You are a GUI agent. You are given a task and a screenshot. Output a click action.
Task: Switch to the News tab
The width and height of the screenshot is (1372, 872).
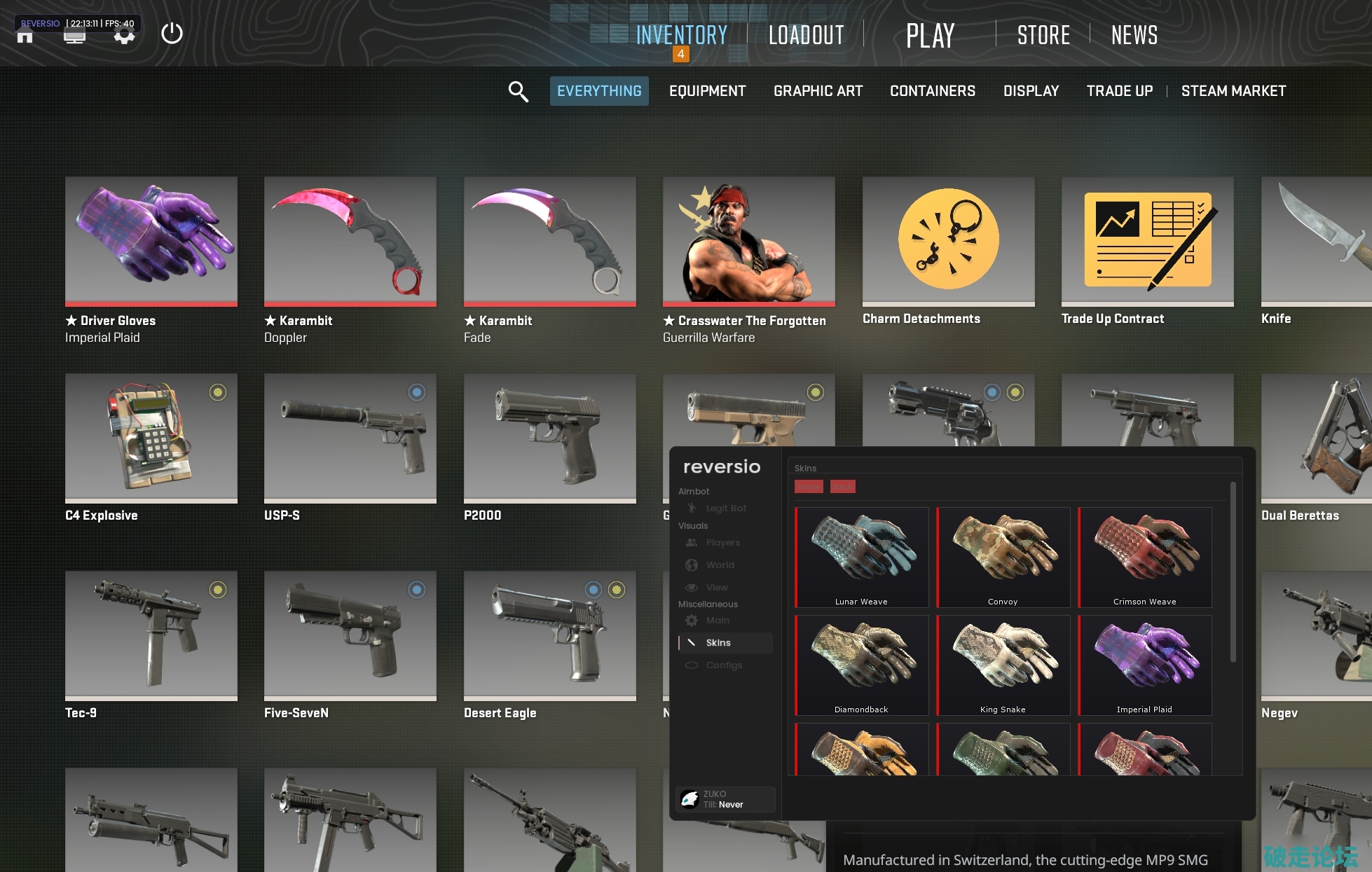[x=1134, y=35]
